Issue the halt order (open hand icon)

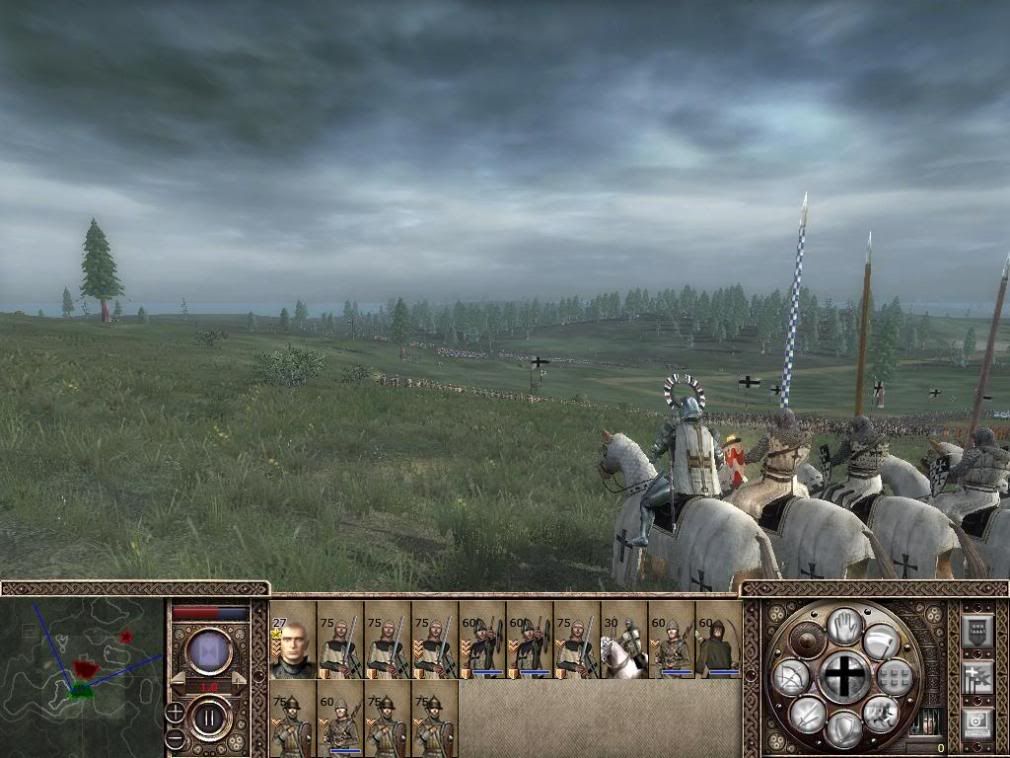pyautogui.click(x=845, y=627)
